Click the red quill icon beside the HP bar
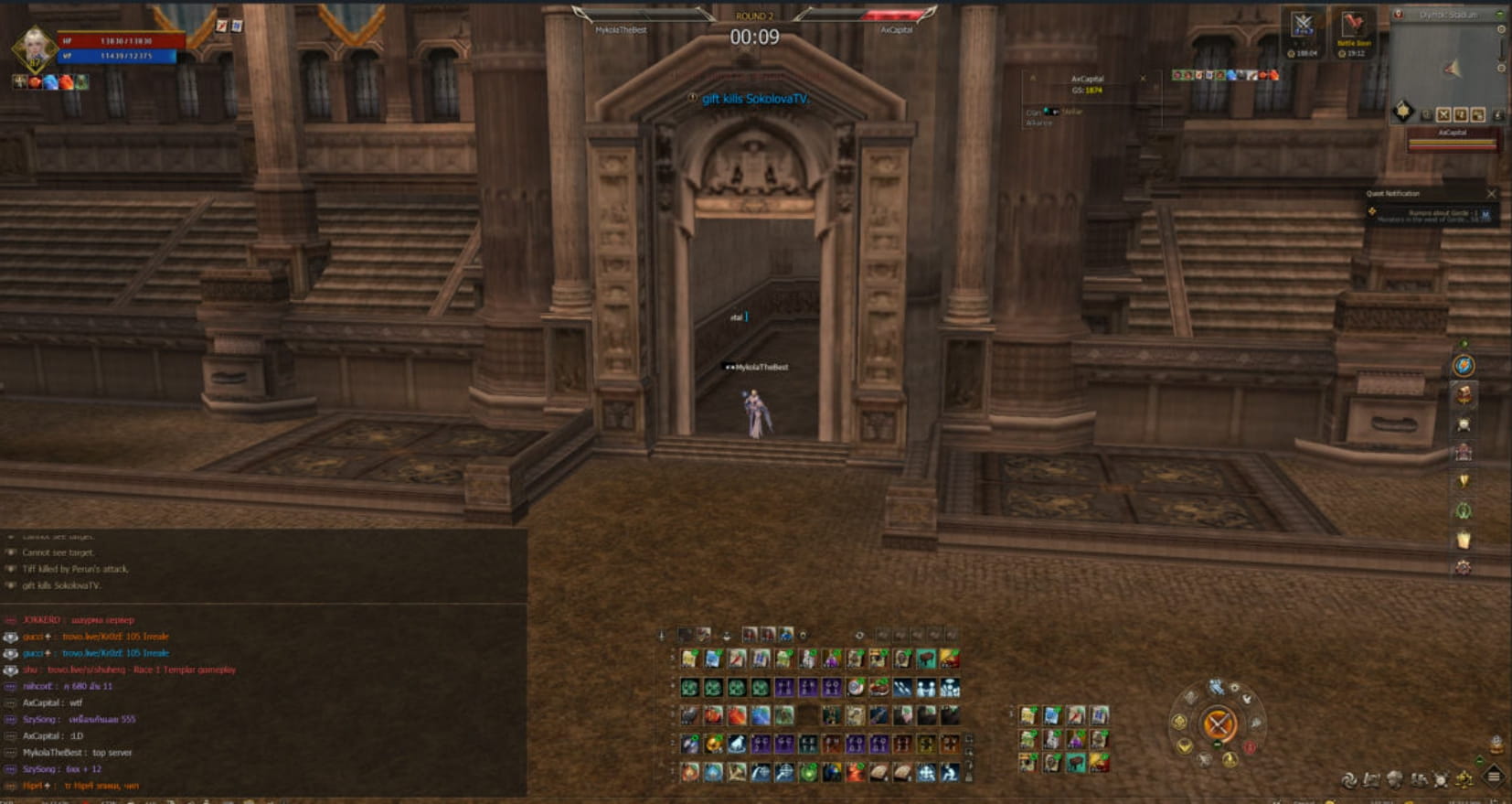The height and width of the screenshot is (804, 1512). pos(221,27)
